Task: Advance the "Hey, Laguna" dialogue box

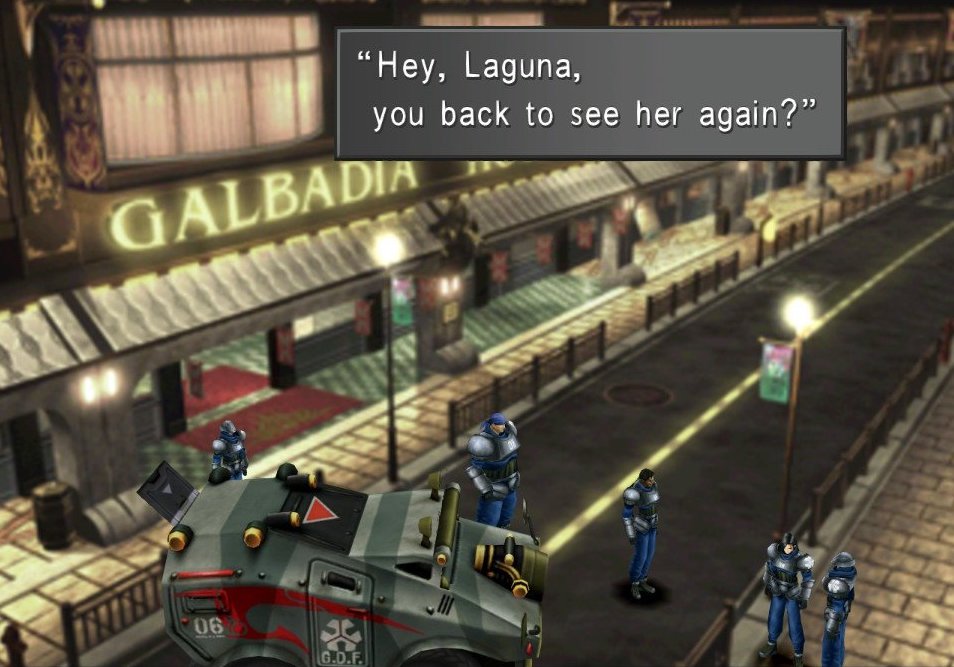Action: (x=590, y=93)
